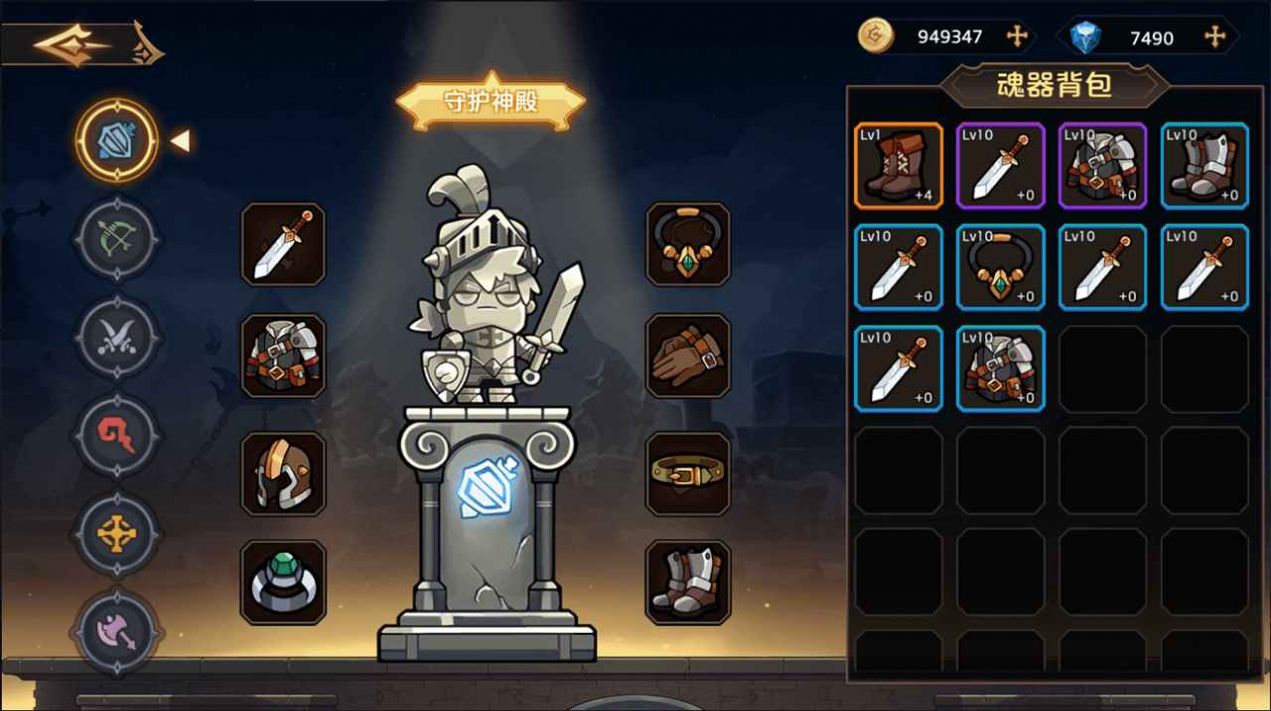Add more gold coins with plus button

click(1017, 37)
